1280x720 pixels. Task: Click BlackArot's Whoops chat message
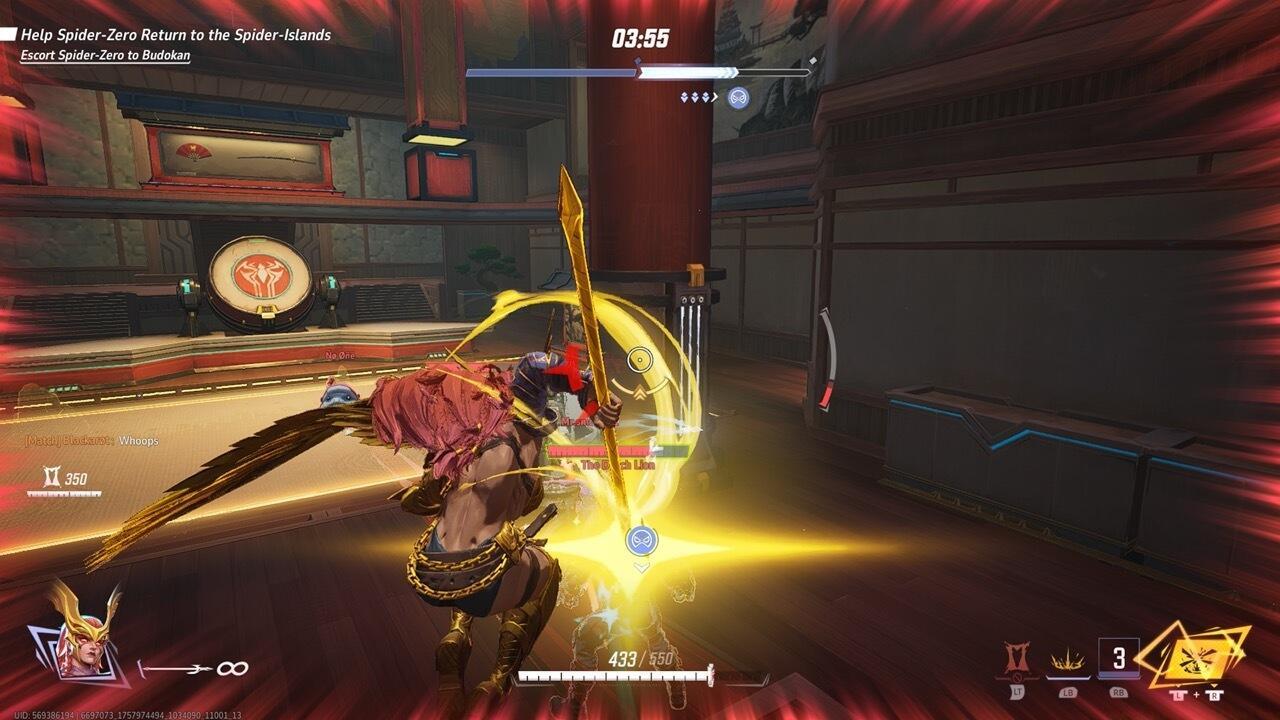point(90,440)
